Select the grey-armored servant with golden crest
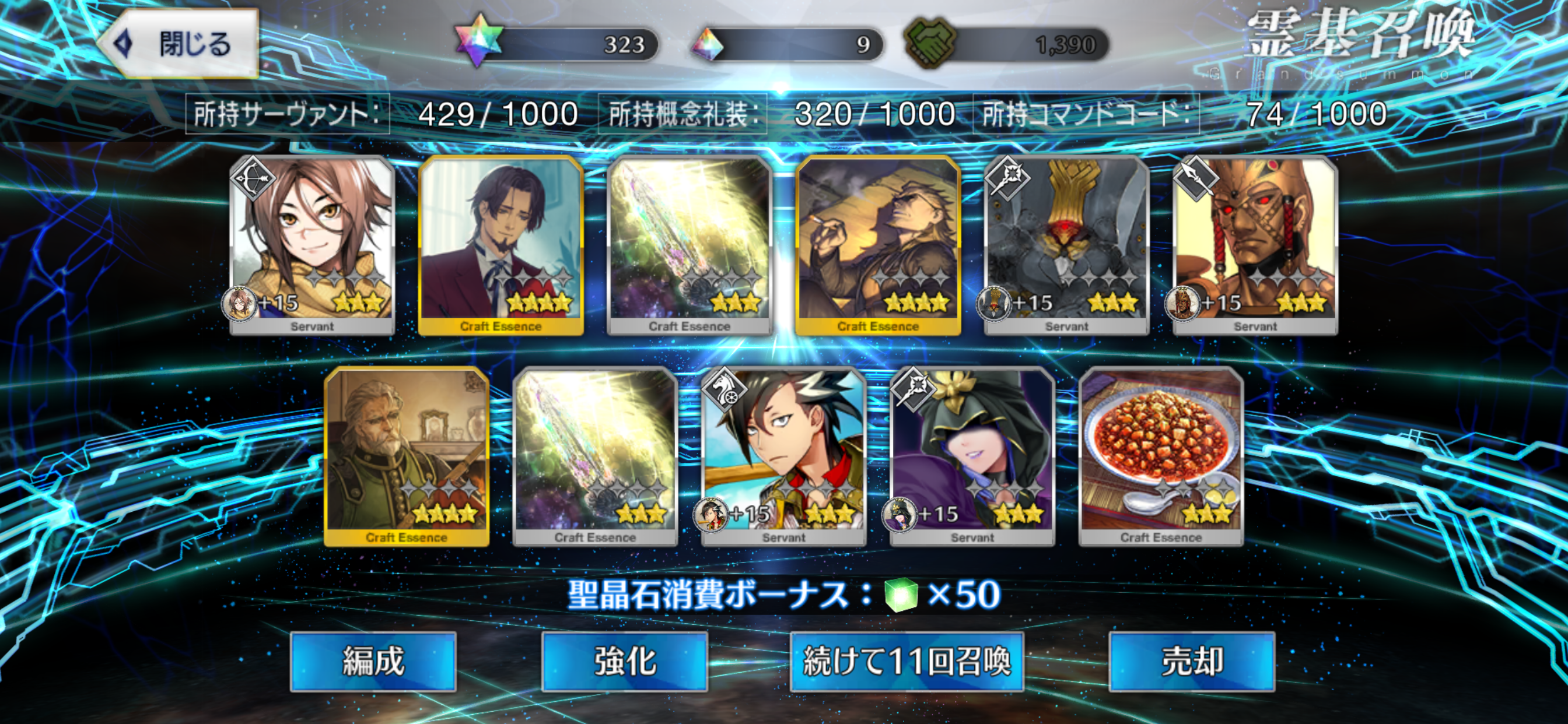Image resolution: width=1568 pixels, height=724 pixels. (x=1066, y=243)
